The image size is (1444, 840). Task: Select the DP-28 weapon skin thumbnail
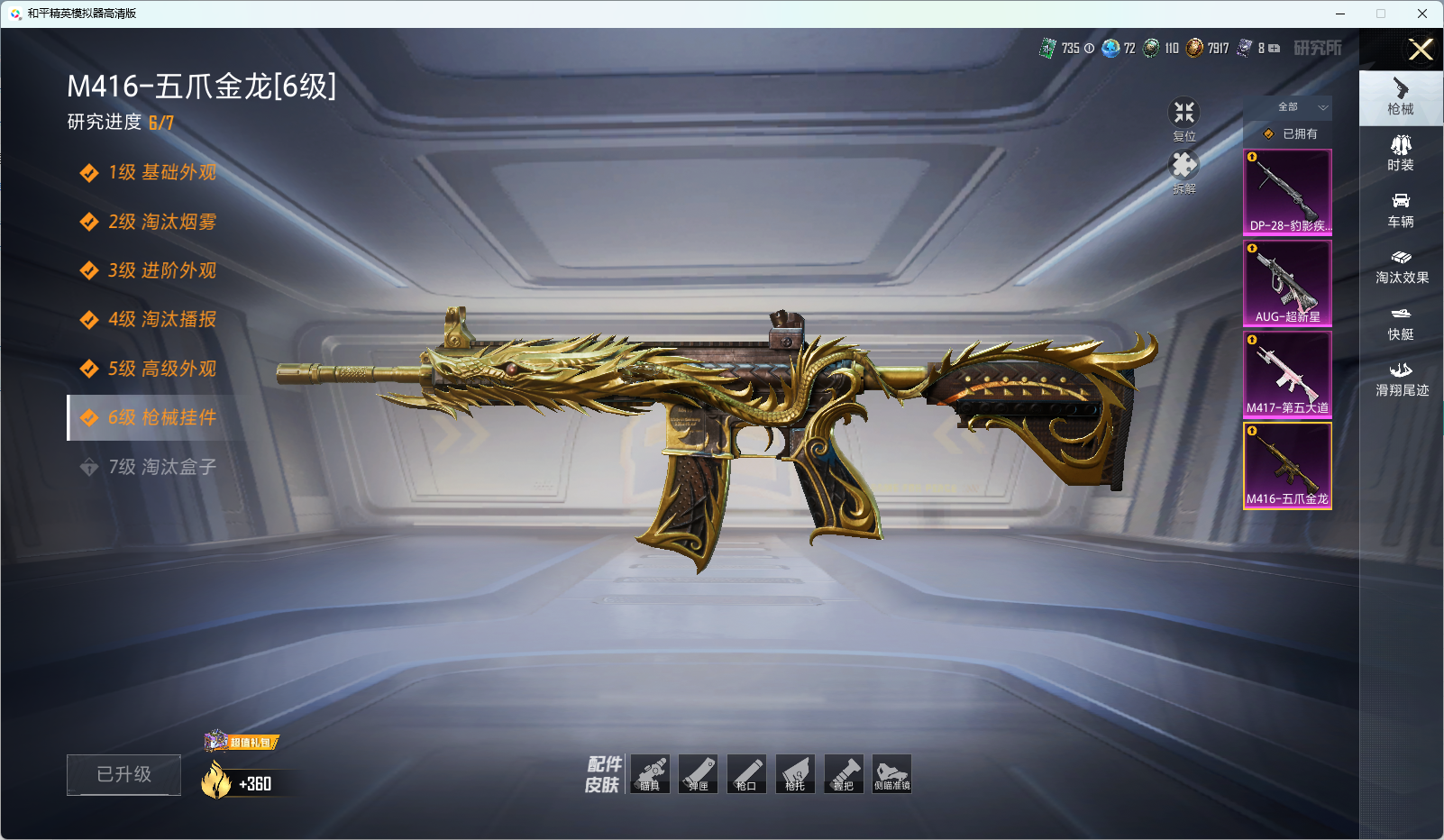(1287, 192)
